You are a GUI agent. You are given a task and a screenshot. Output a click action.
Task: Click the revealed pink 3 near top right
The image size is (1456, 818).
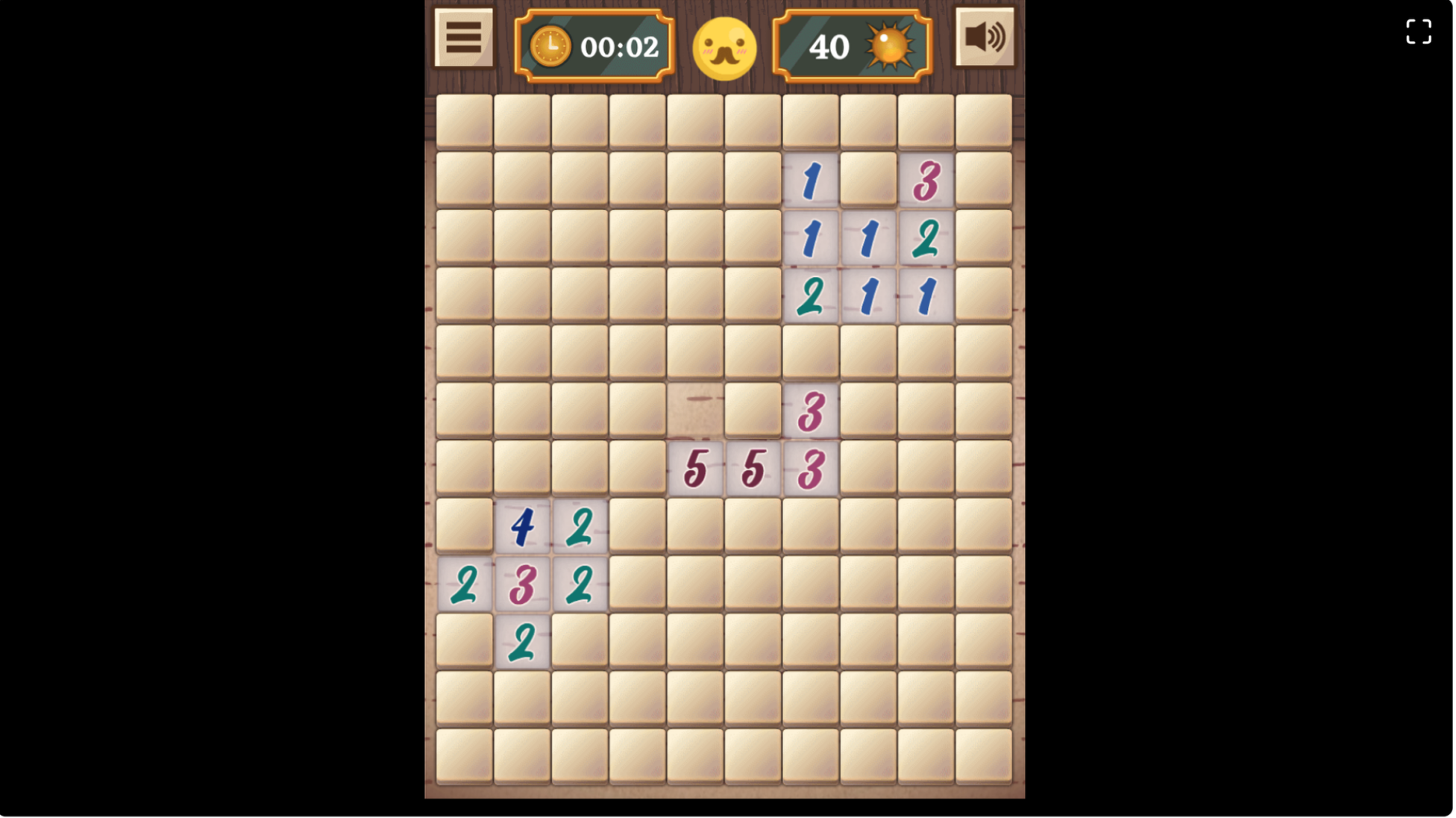926,179
